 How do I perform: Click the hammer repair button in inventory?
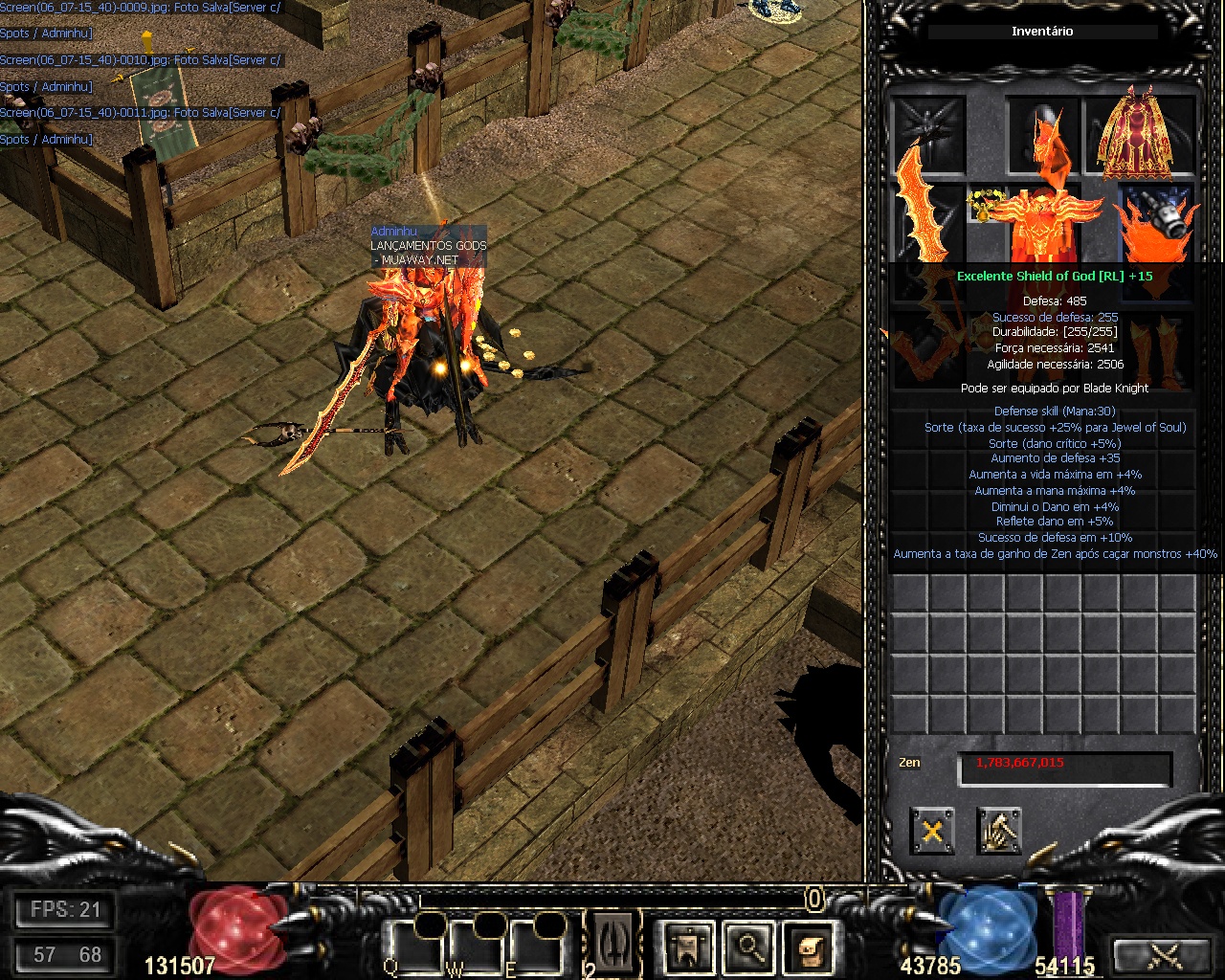pyautogui.click(x=999, y=831)
